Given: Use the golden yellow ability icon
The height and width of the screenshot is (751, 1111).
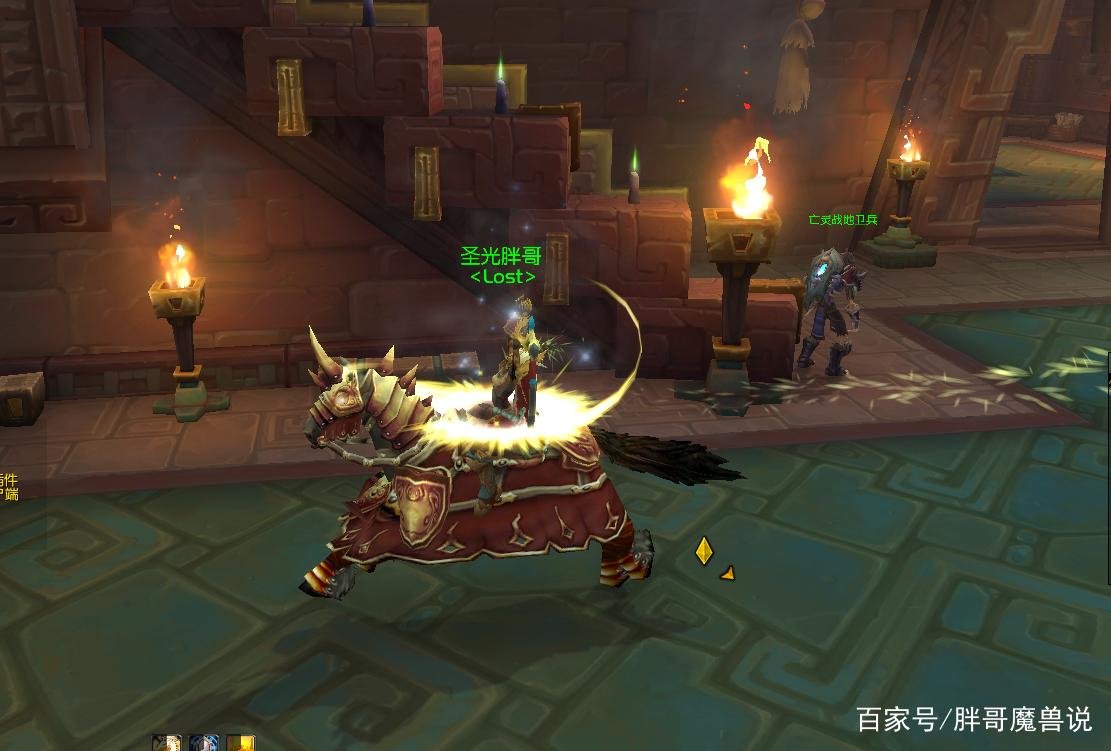Looking at the screenshot, I should click(240, 743).
